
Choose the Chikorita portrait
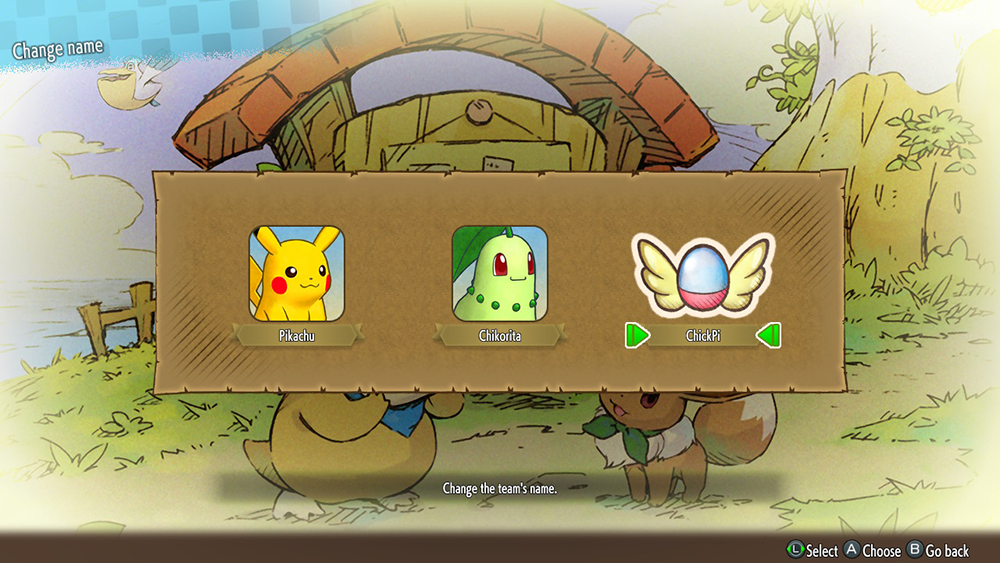(x=500, y=273)
